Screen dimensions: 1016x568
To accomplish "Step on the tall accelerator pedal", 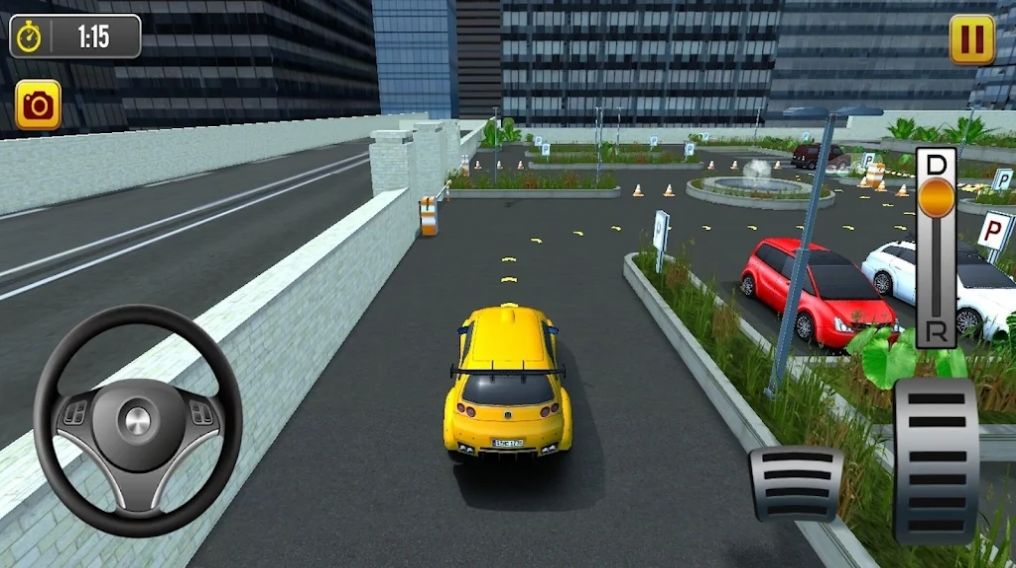I will click(936, 460).
